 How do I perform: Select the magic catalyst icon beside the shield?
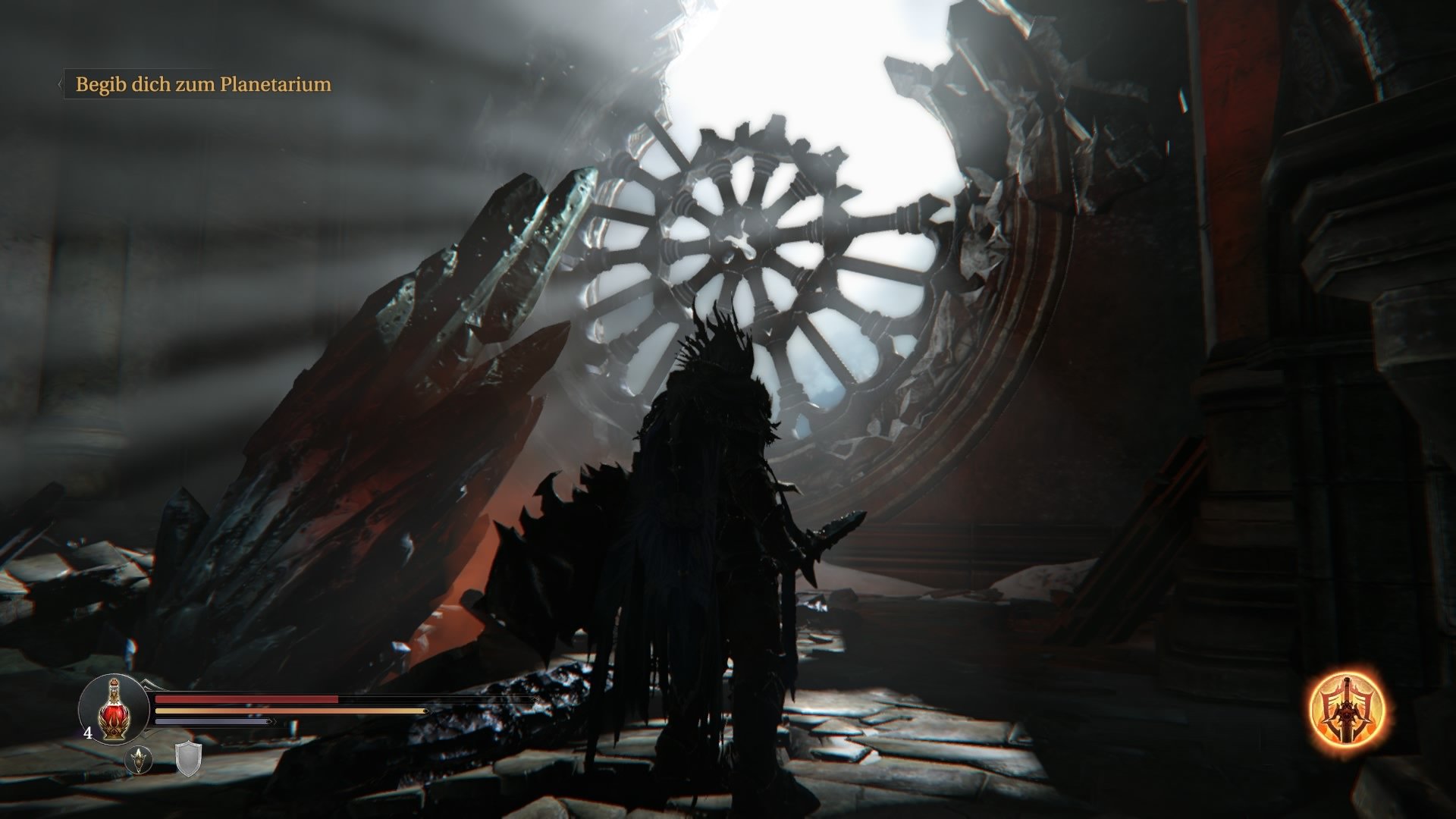click(x=138, y=760)
